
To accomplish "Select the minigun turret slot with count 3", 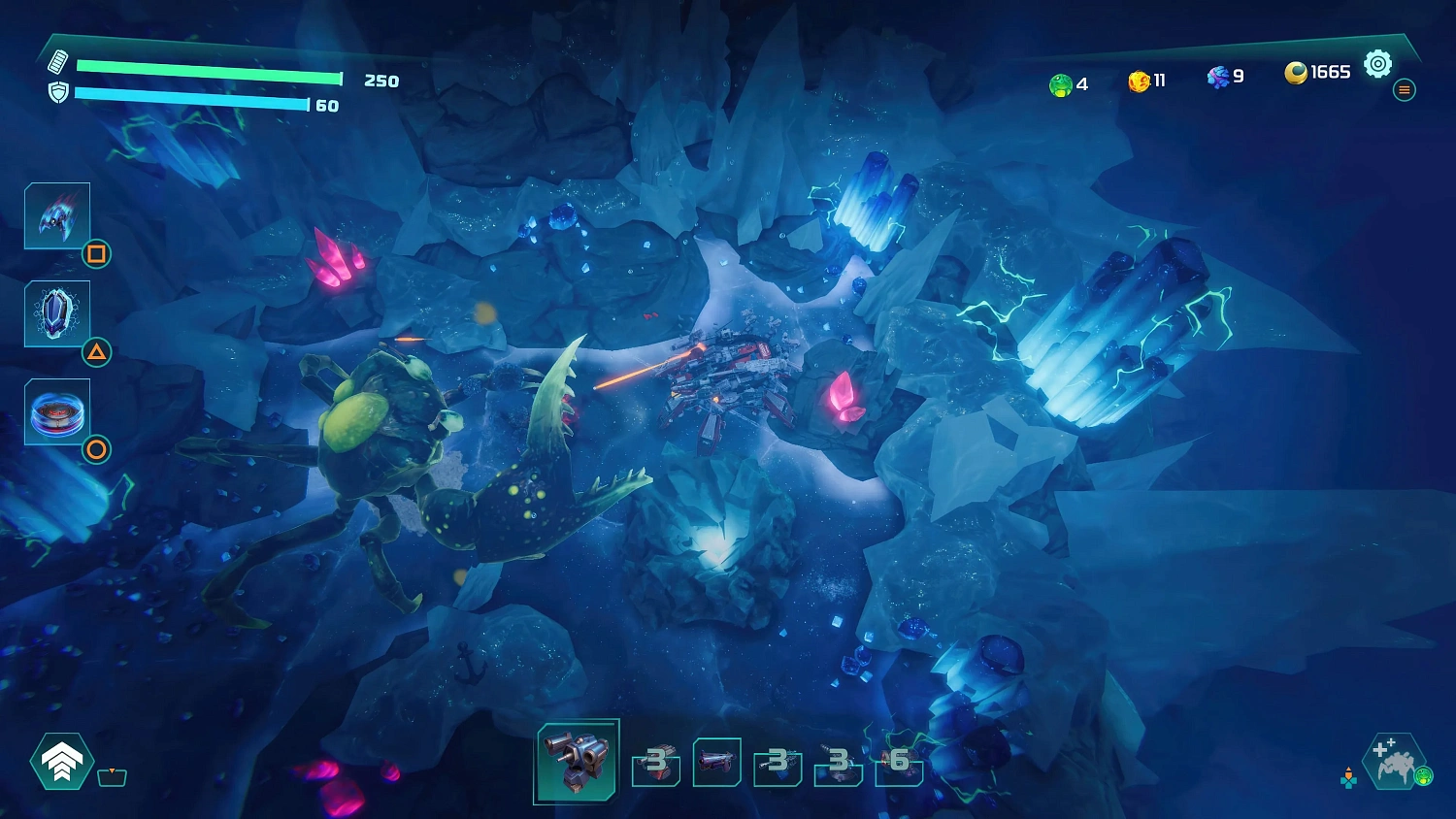I will tap(655, 767).
